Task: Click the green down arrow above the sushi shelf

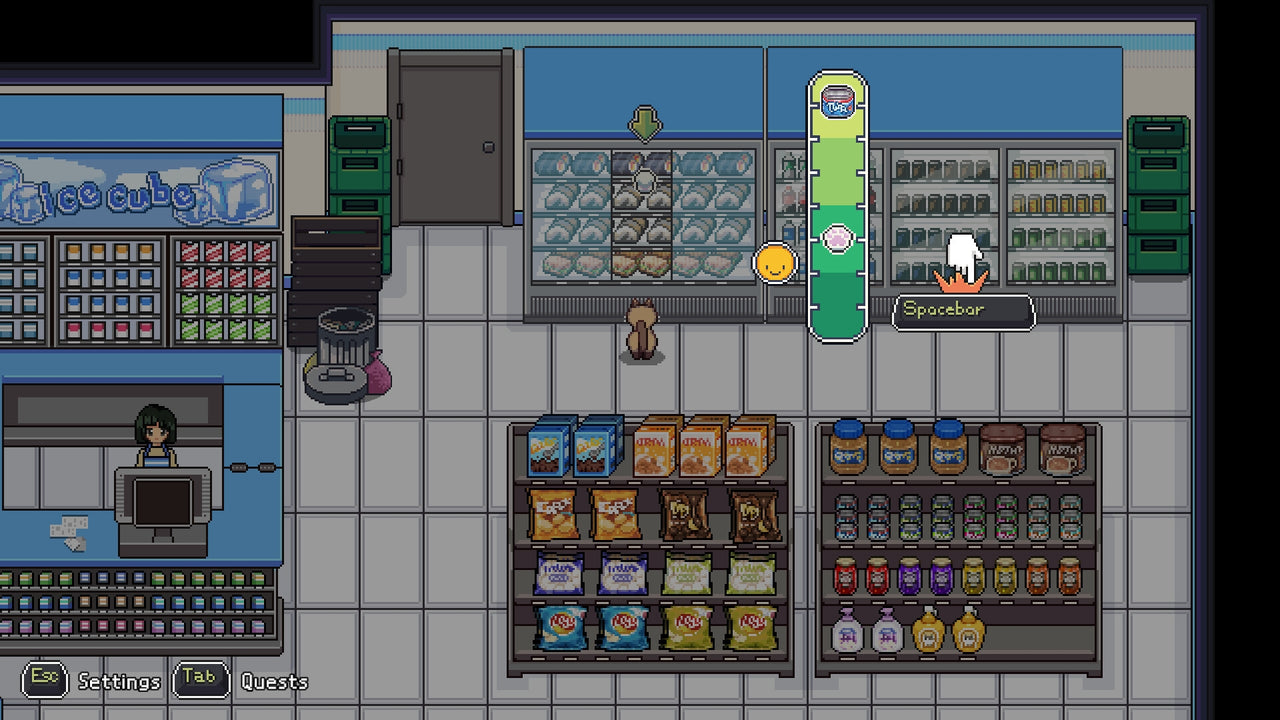Action: tap(643, 125)
